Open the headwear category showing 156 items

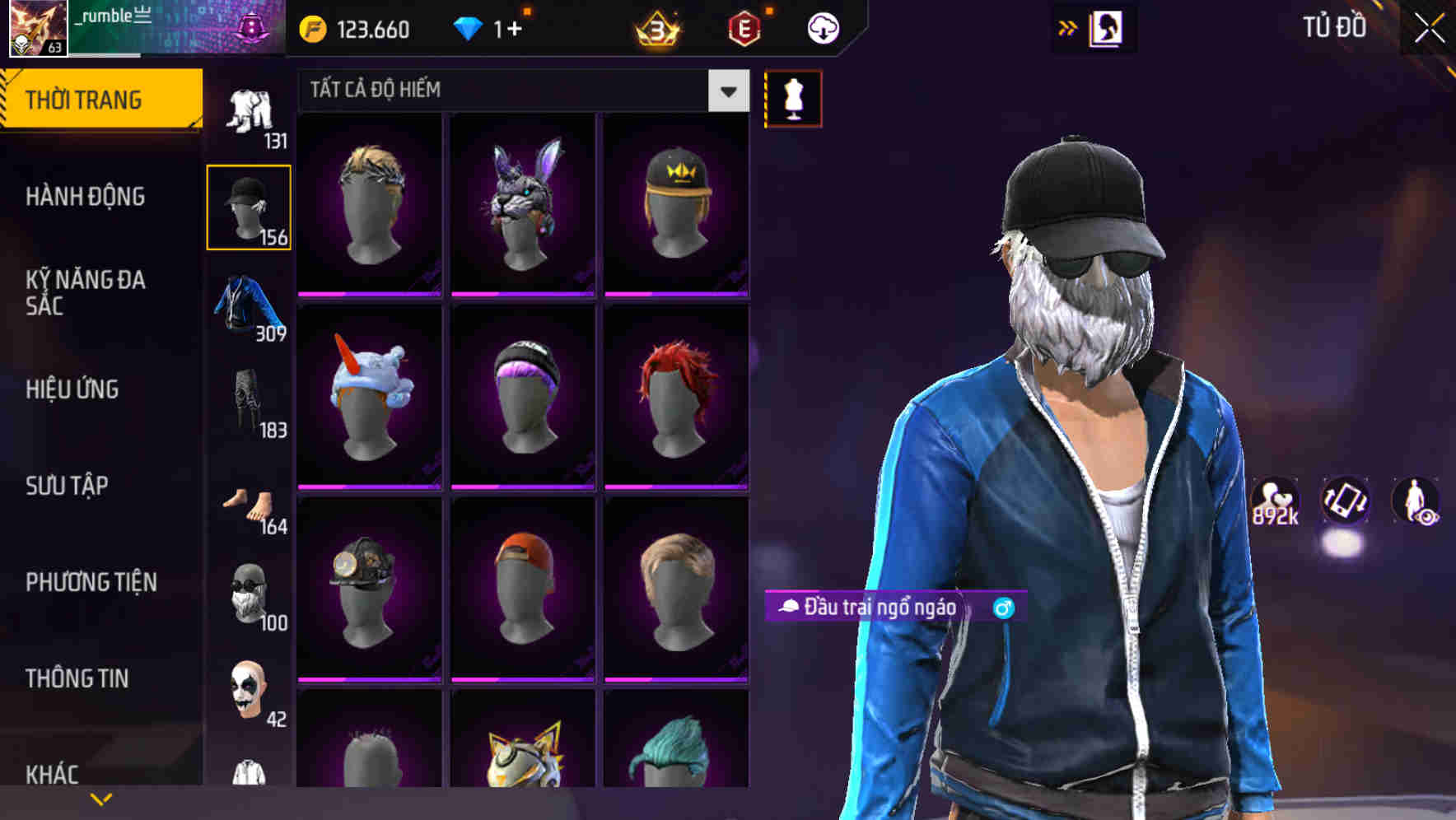pos(249,206)
